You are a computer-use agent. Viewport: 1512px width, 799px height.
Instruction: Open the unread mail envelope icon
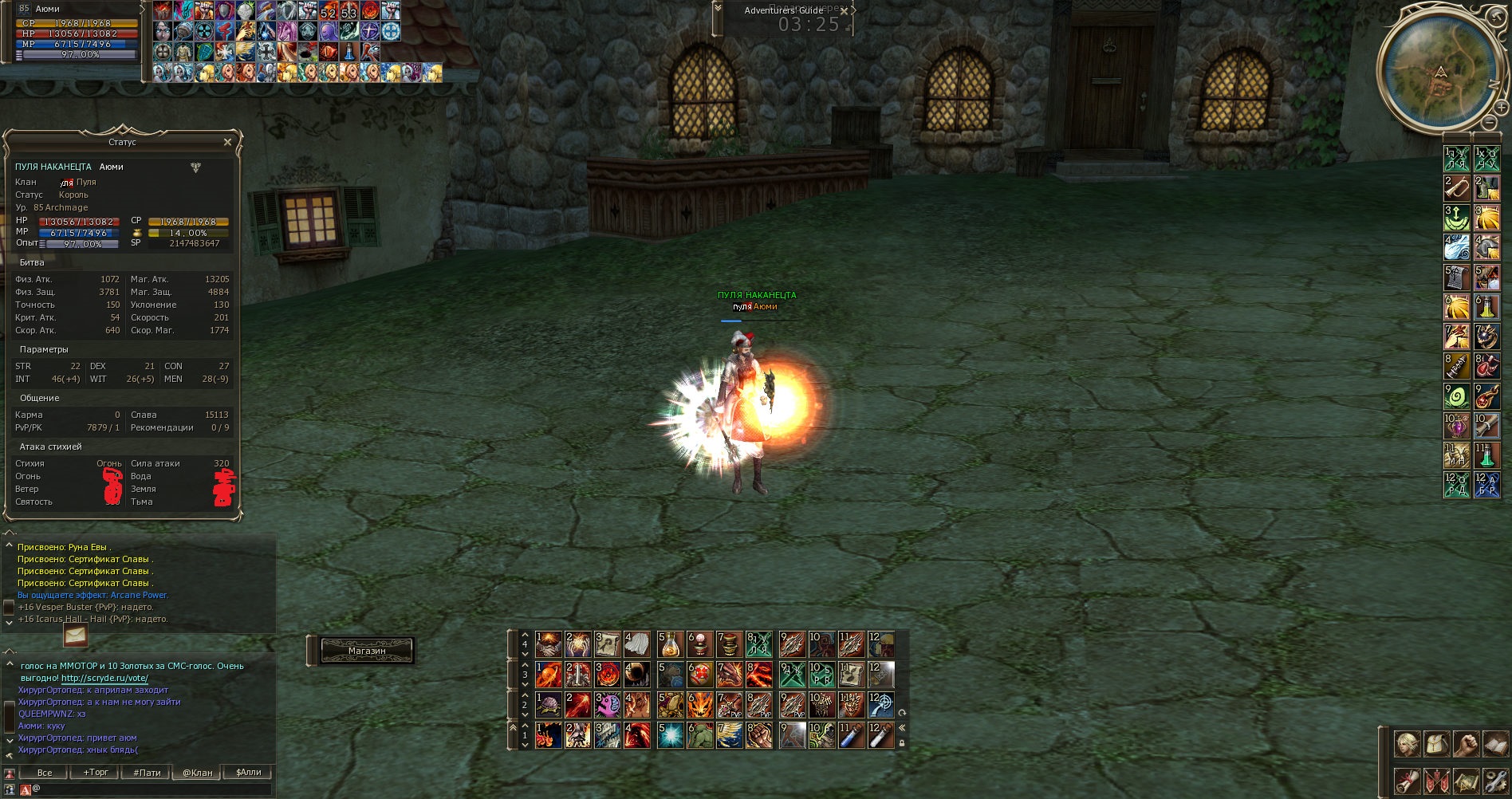point(75,636)
